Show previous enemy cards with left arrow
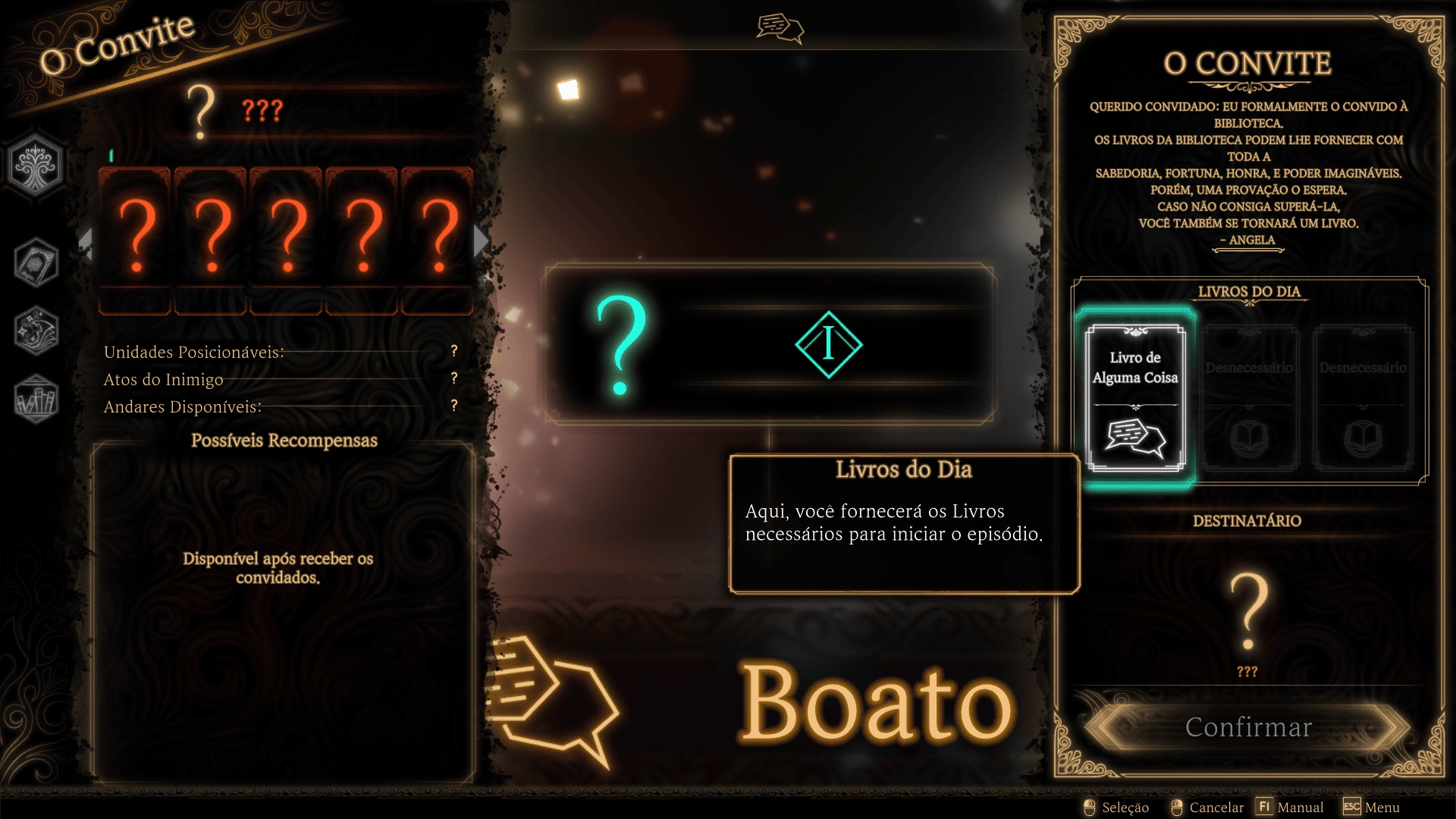The height and width of the screenshot is (819, 1456). (86, 243)
